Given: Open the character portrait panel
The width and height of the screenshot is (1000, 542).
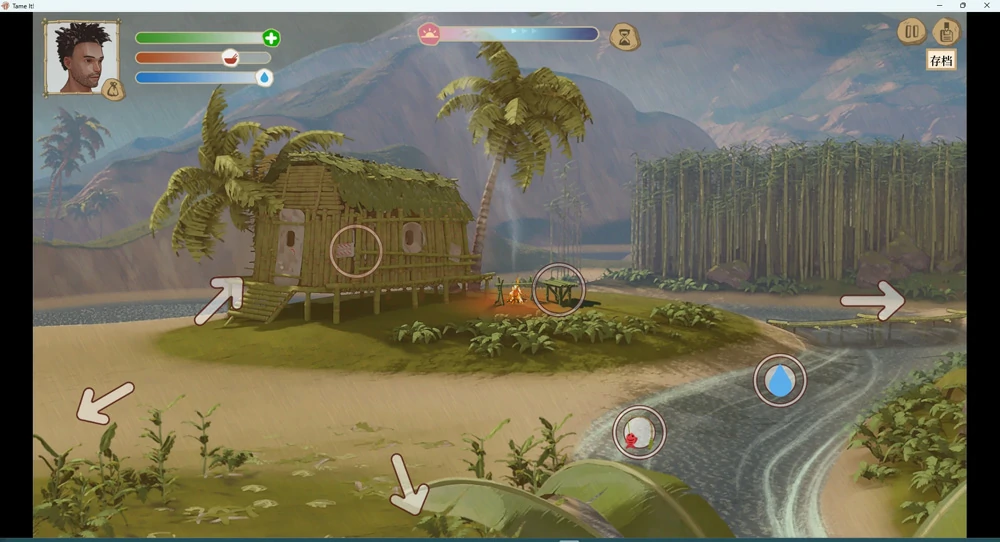Looking at the screenshot, I should tap(80, 58).
